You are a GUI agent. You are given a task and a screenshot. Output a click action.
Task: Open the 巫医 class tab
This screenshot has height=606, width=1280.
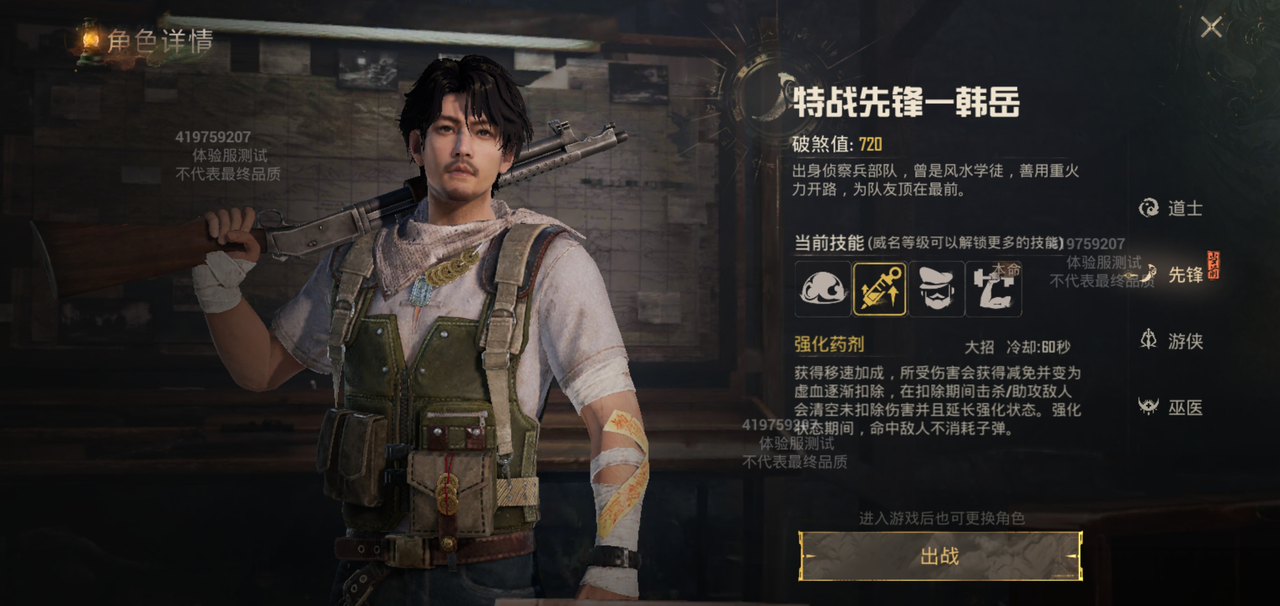coord(1171,407)
